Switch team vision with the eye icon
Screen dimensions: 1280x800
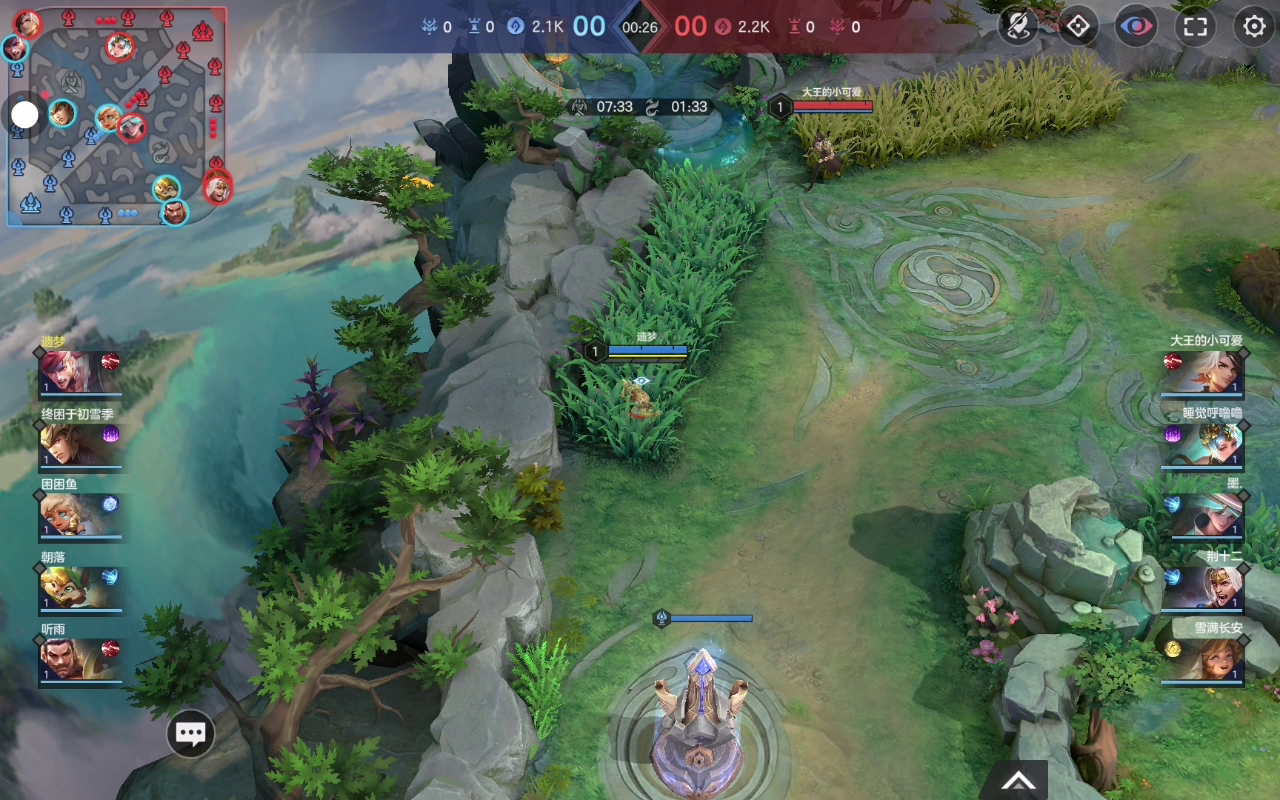(1136, 26)
